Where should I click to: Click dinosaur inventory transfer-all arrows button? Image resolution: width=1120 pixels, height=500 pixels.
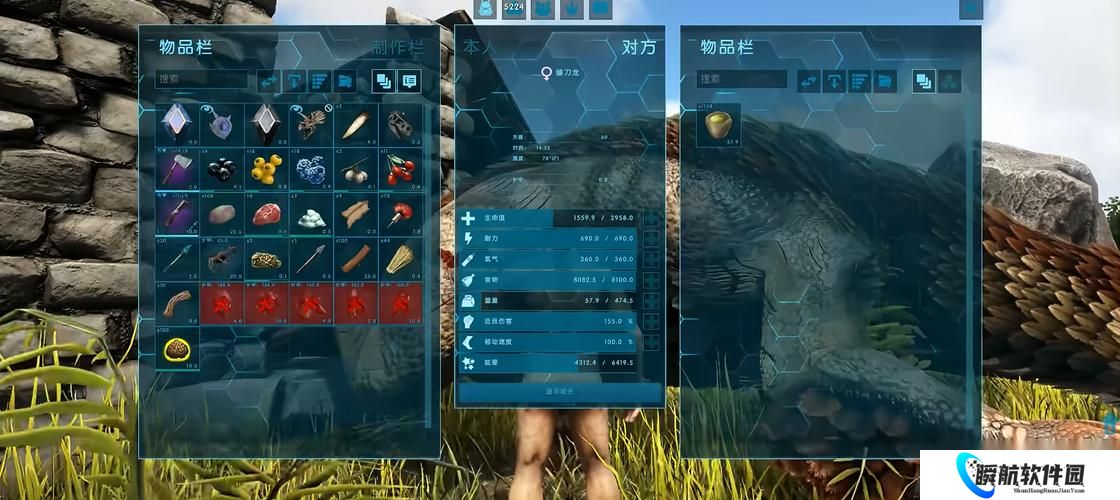[x=807, y=80]
